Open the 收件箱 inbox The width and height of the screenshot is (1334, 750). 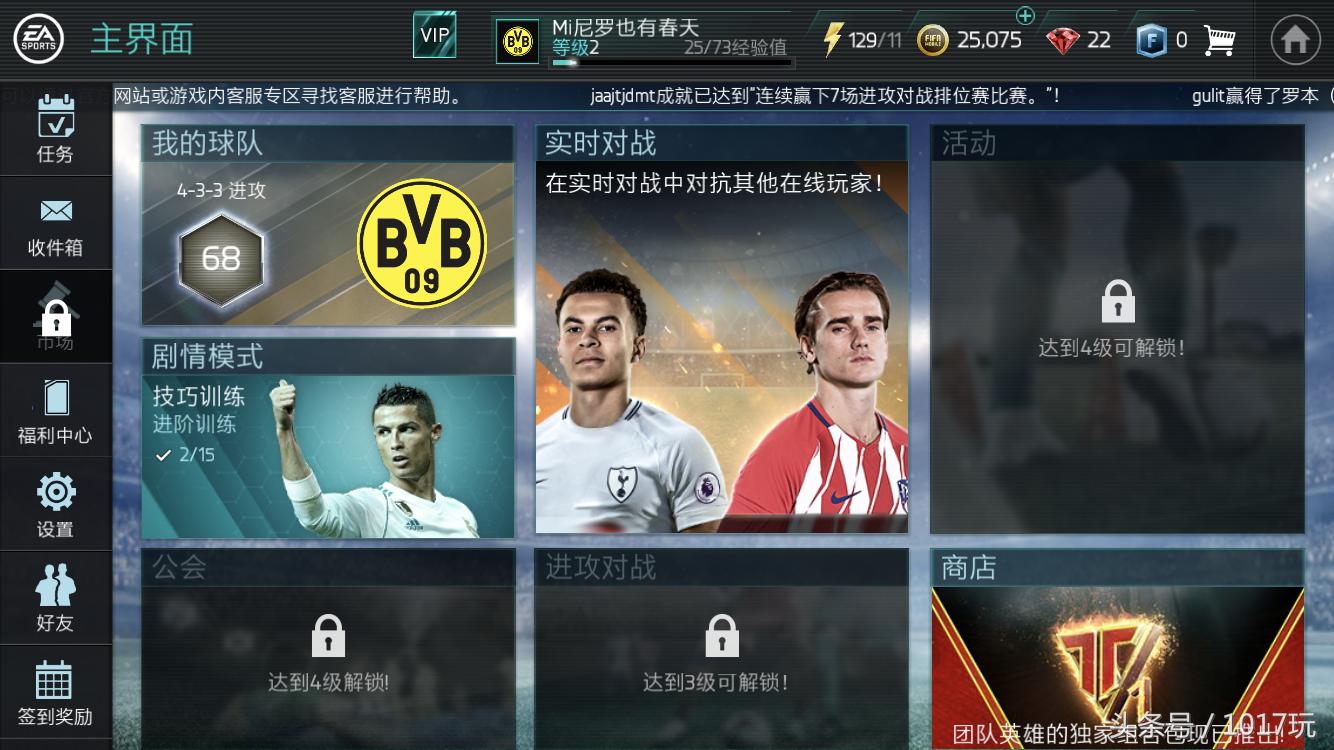coord(55,222)
